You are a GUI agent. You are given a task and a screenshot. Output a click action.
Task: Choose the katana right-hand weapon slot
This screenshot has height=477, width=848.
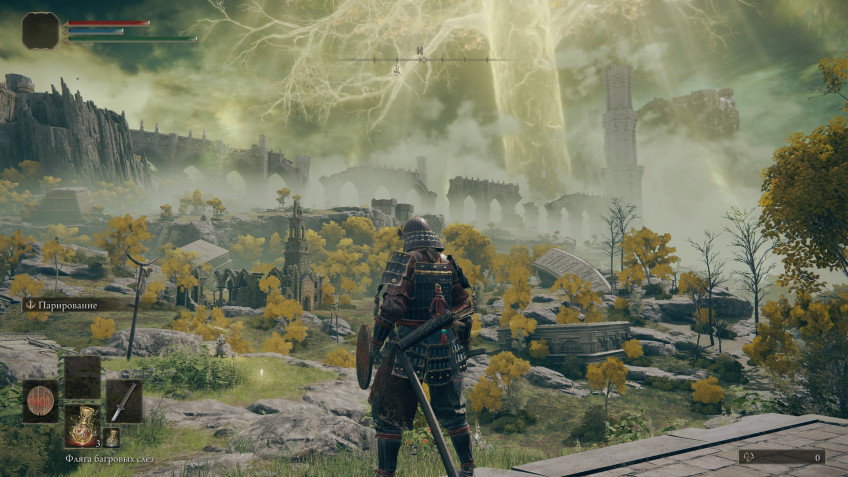click(123, 400)
